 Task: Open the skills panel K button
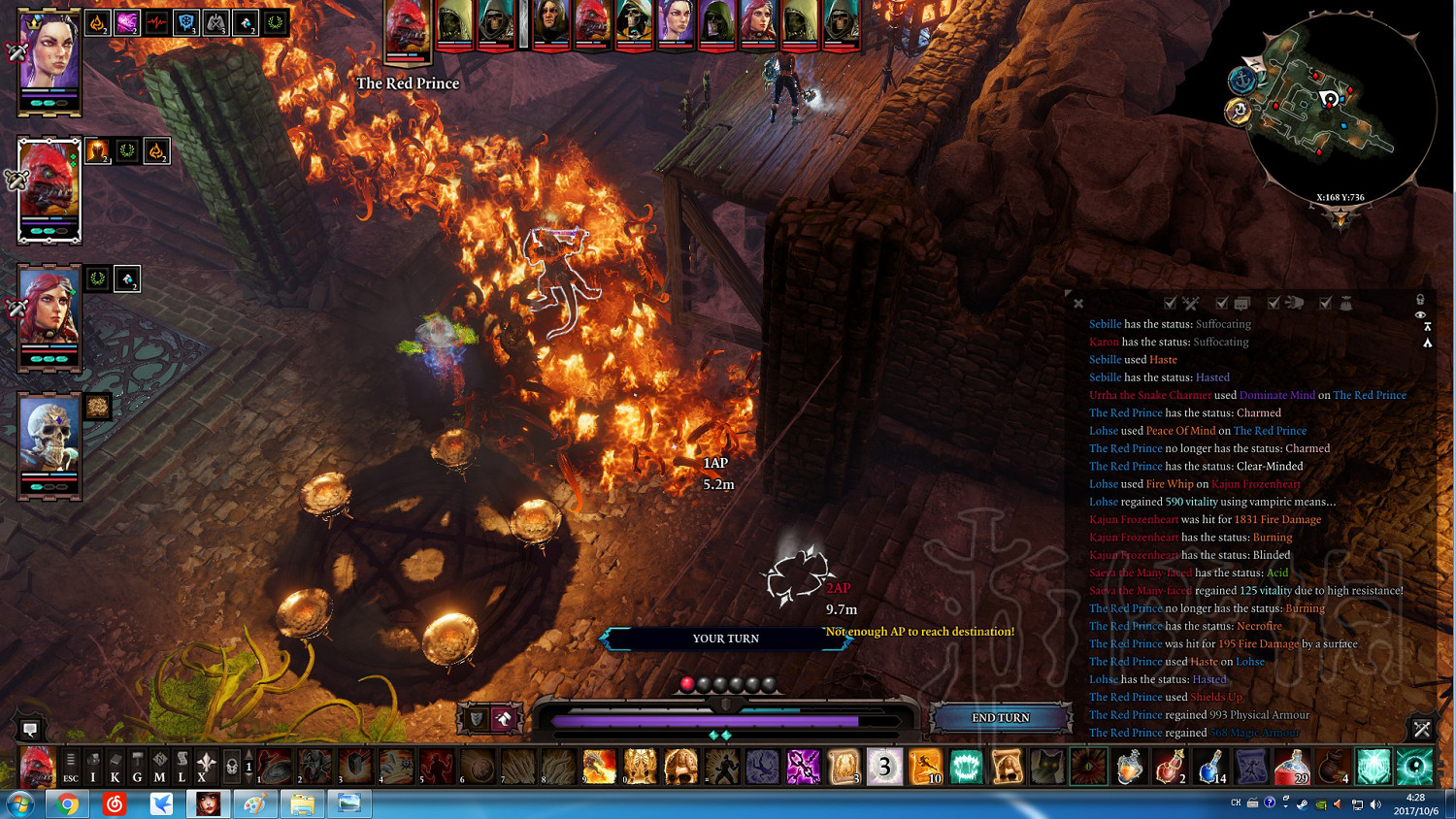(116, 767)
